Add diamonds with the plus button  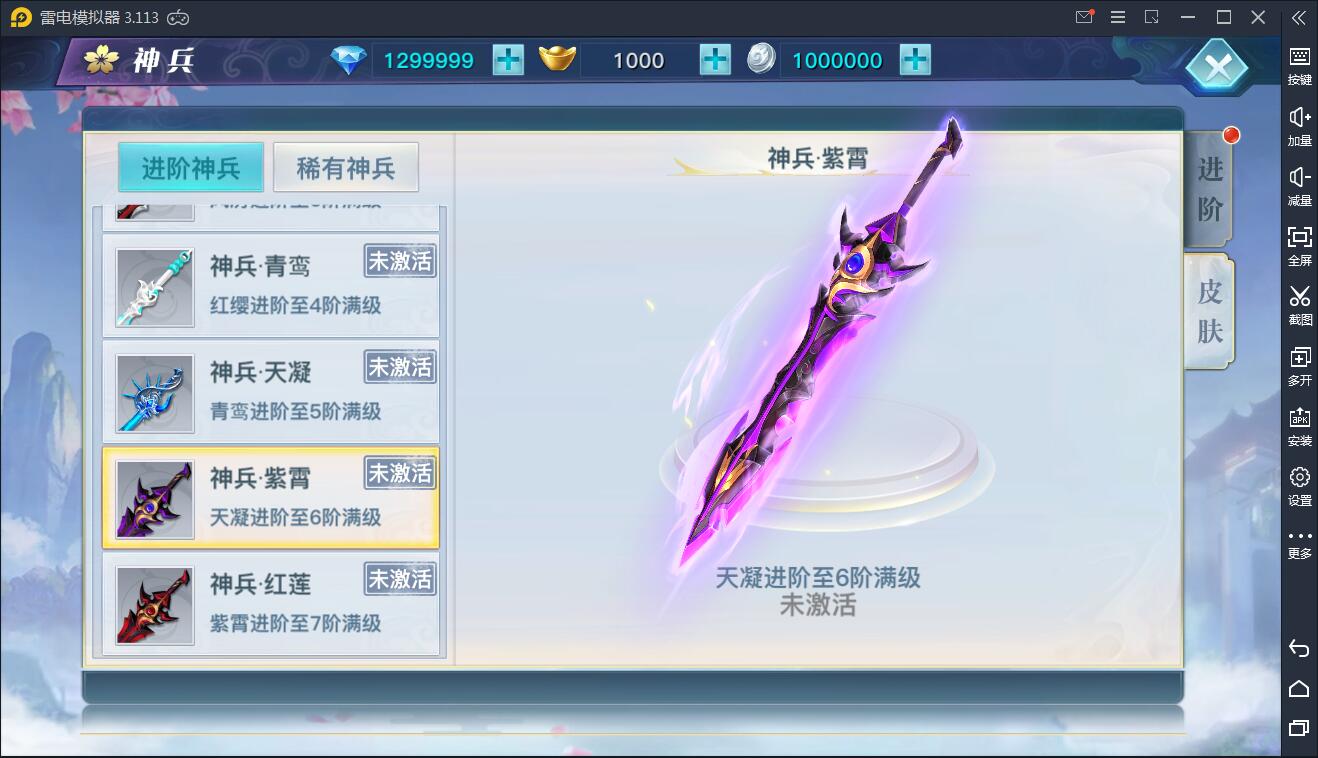pyautogui.click(x=509, y=60)
